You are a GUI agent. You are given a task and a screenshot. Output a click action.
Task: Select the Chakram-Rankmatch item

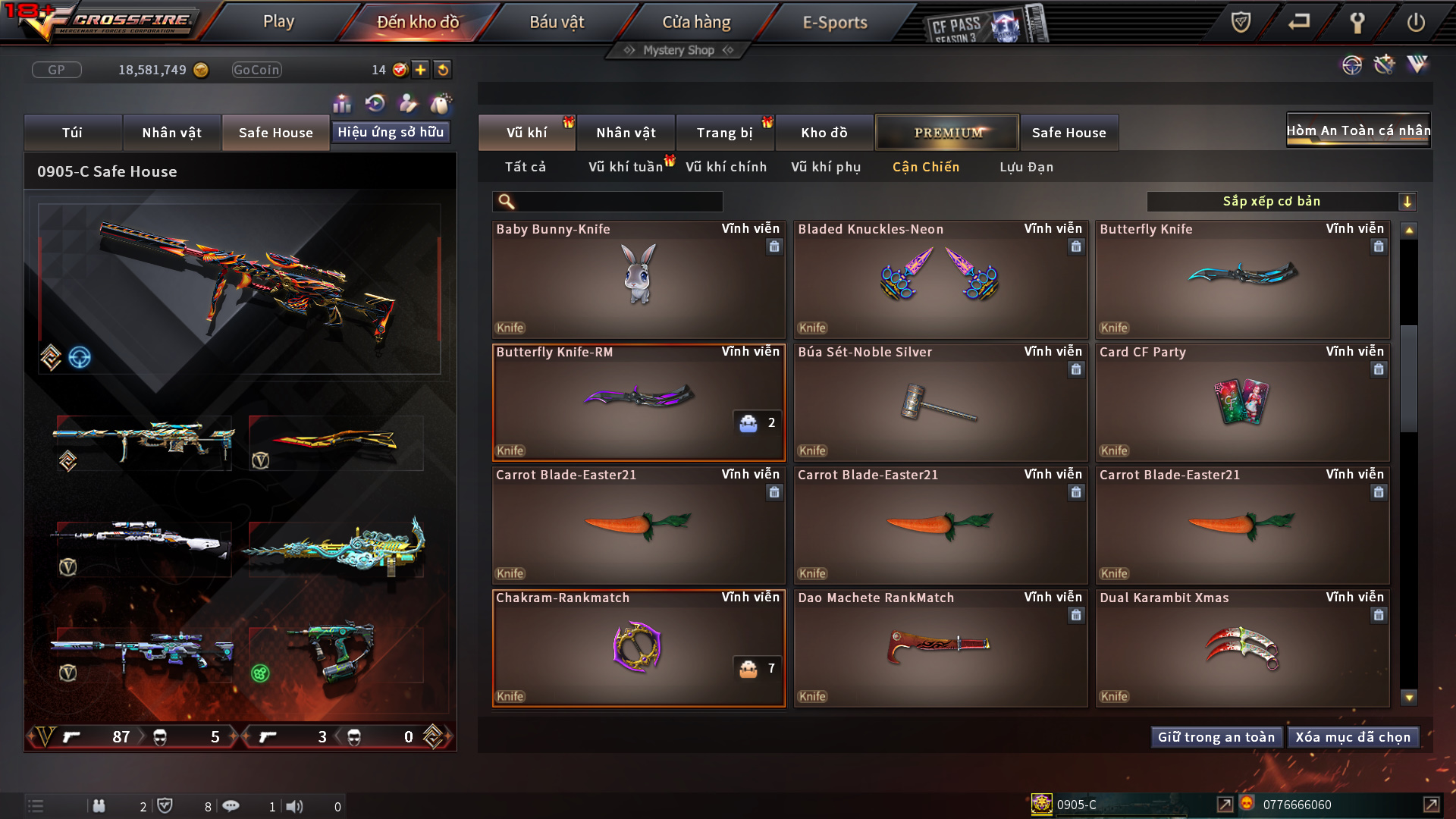[x=639, y=649]
